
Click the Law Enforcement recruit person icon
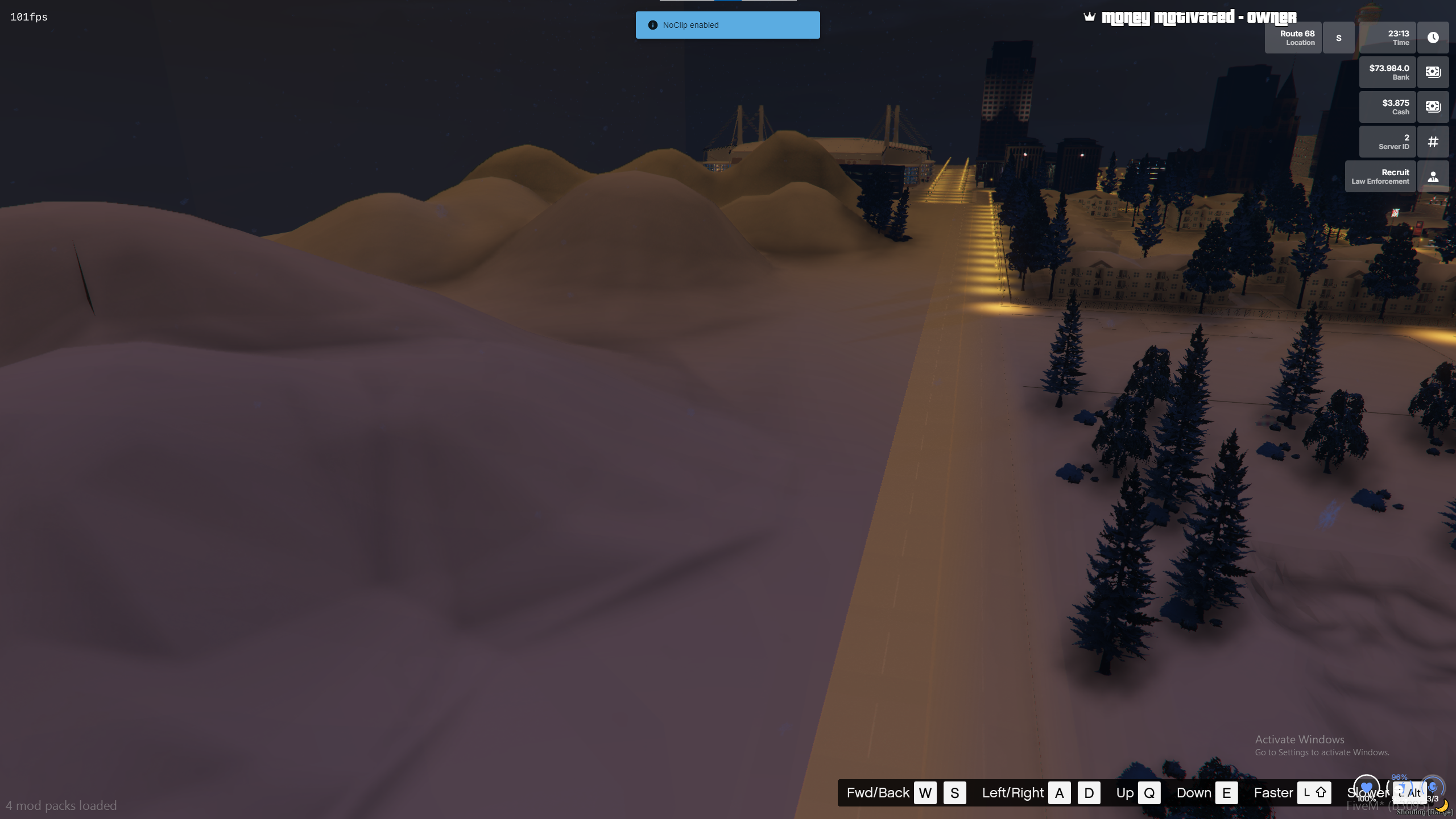(1433, 176)
